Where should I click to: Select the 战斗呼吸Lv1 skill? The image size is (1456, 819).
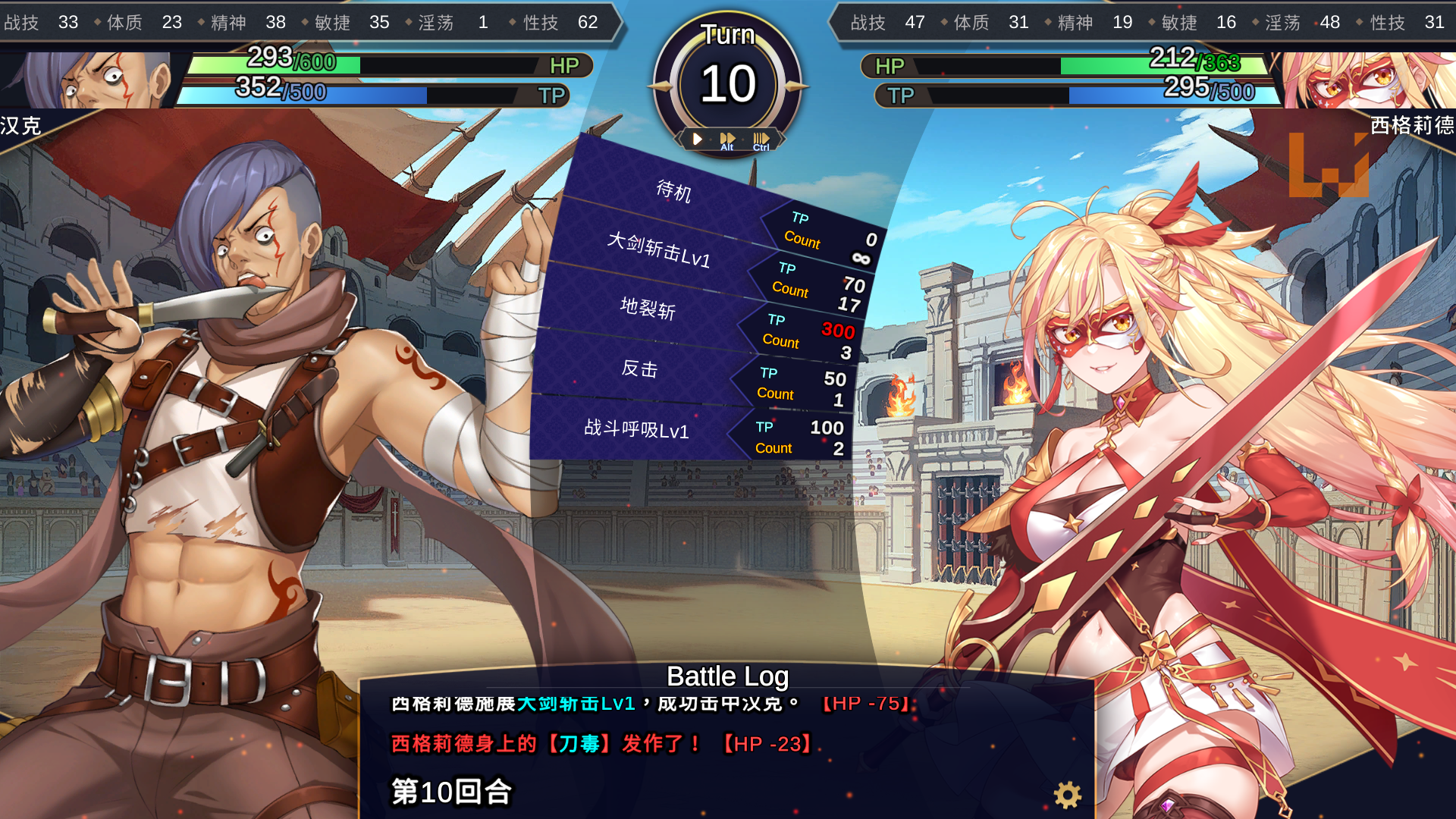click(x=636, y=429)
